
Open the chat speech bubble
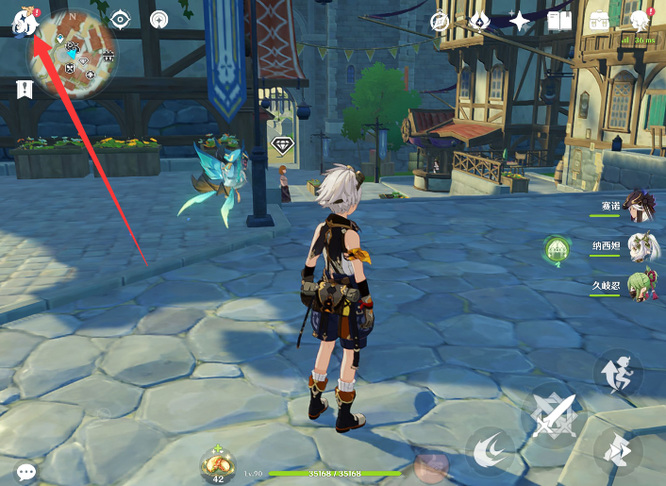pyautogui.click(x=26, y=470)
